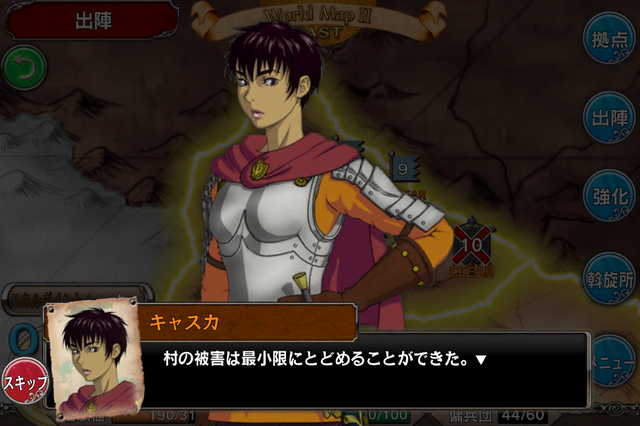Open the 拠点 base menu

click(x=610, y=40)
